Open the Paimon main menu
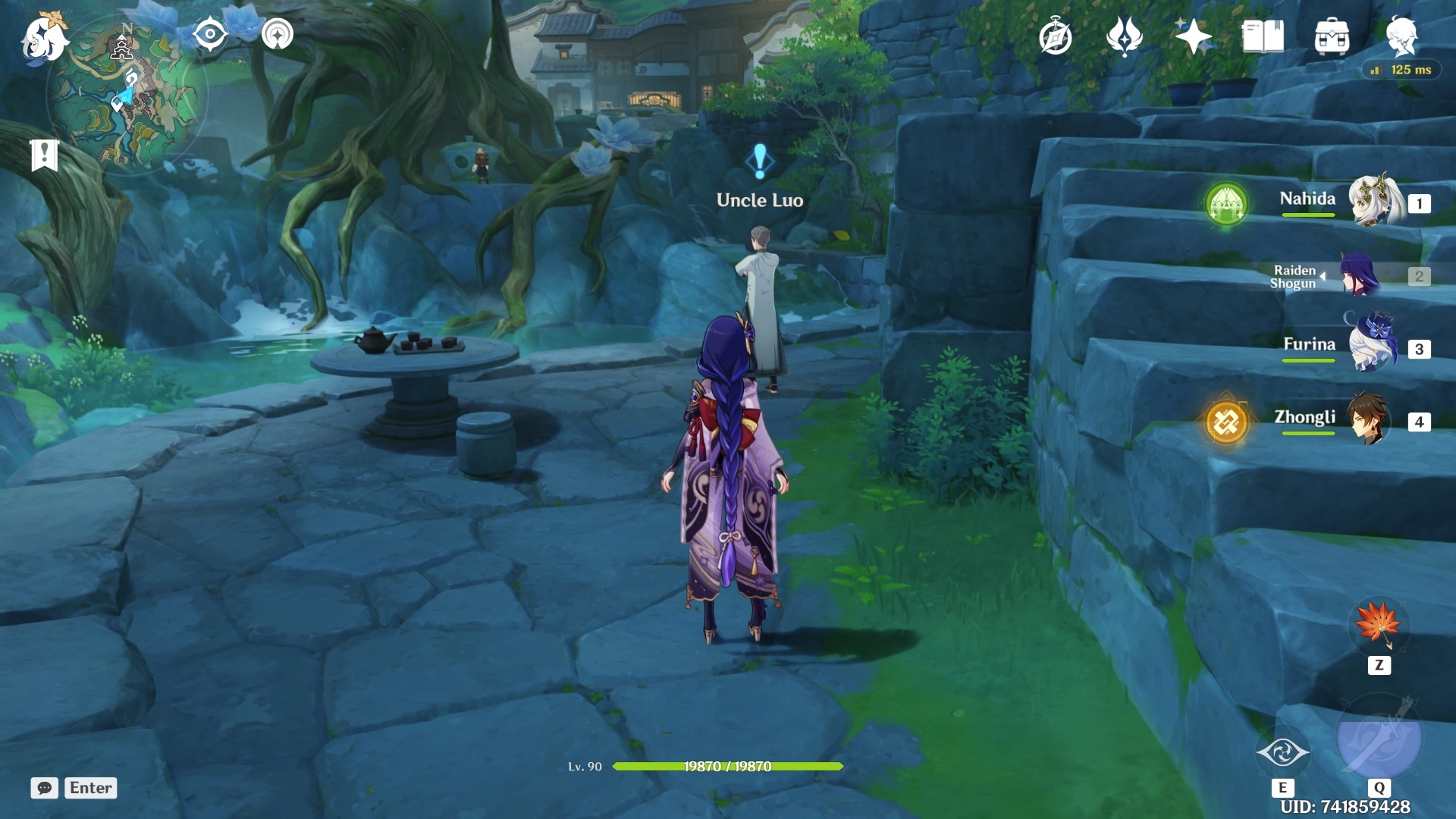1456x819 pixels. [44, 38]
